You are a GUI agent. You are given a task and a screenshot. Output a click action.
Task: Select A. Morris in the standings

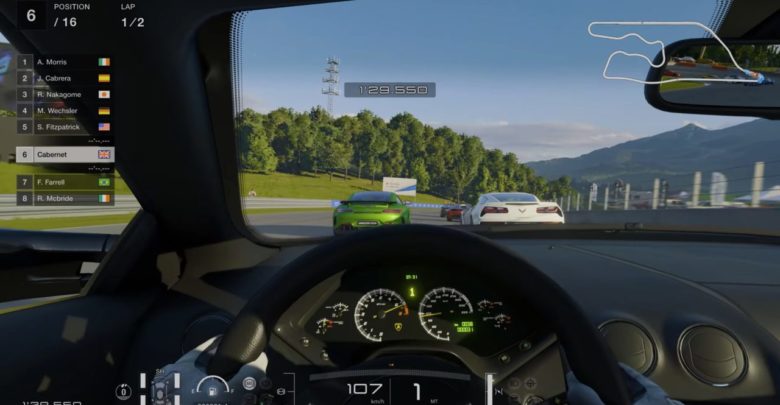(64, 62)
